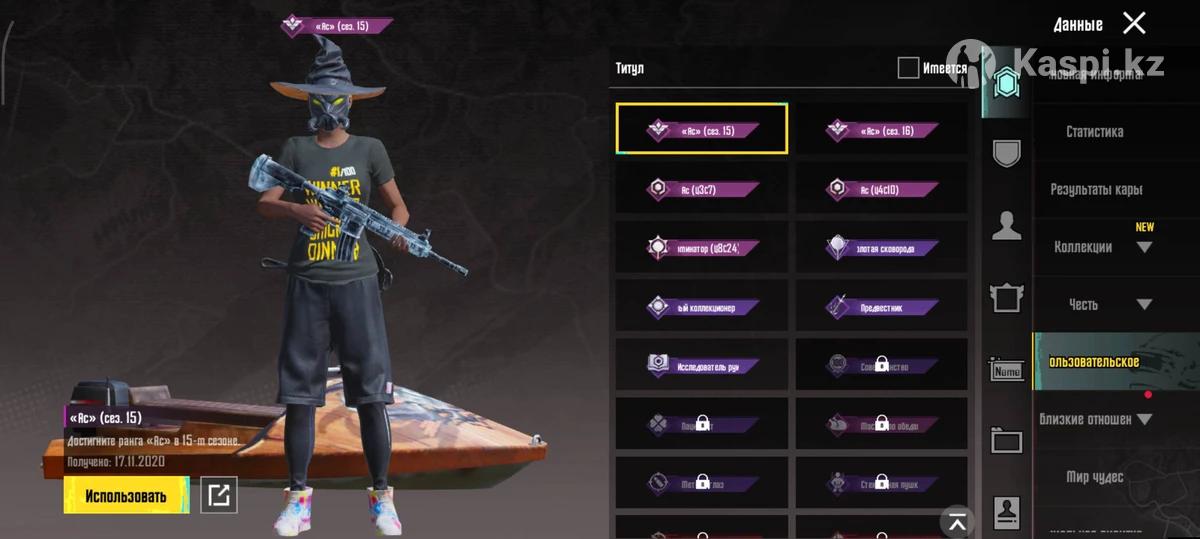
Task: Pick the Предвестник title
Action: [882, 307]
